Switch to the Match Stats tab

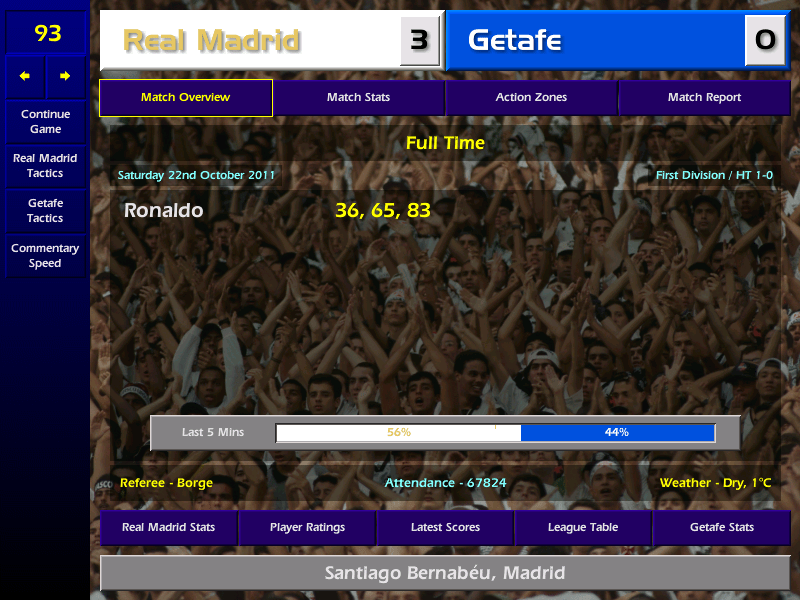pos(358,97)
